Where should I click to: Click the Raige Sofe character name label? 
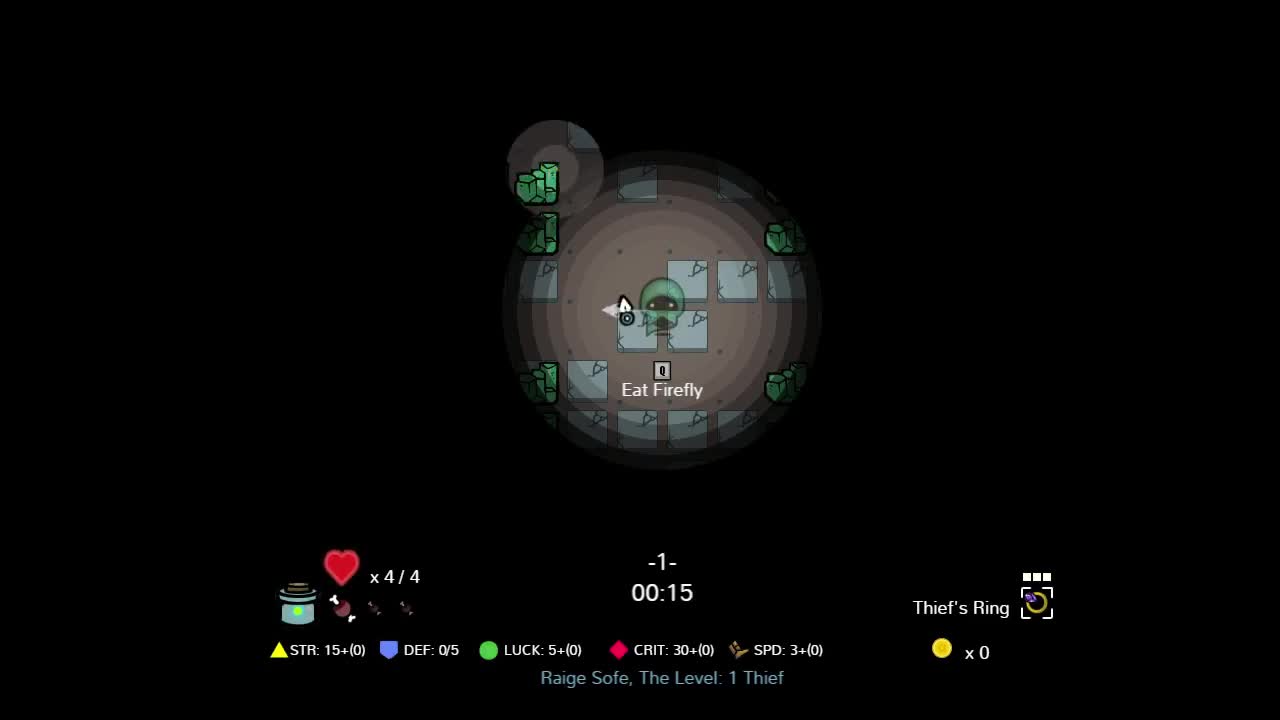662,678
